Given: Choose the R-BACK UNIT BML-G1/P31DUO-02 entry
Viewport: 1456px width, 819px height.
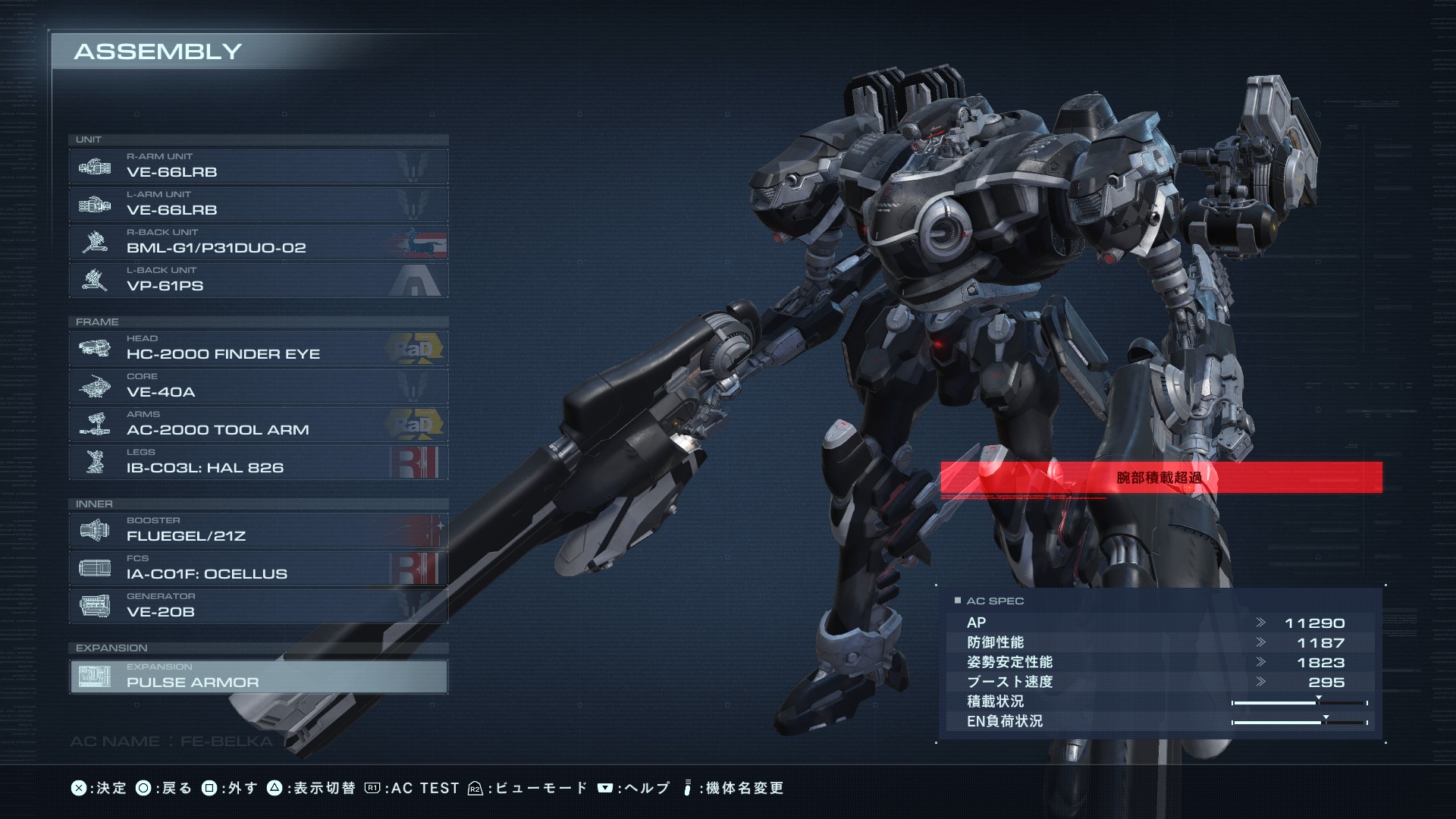Looking at the screenshot, I should point(258,242).
